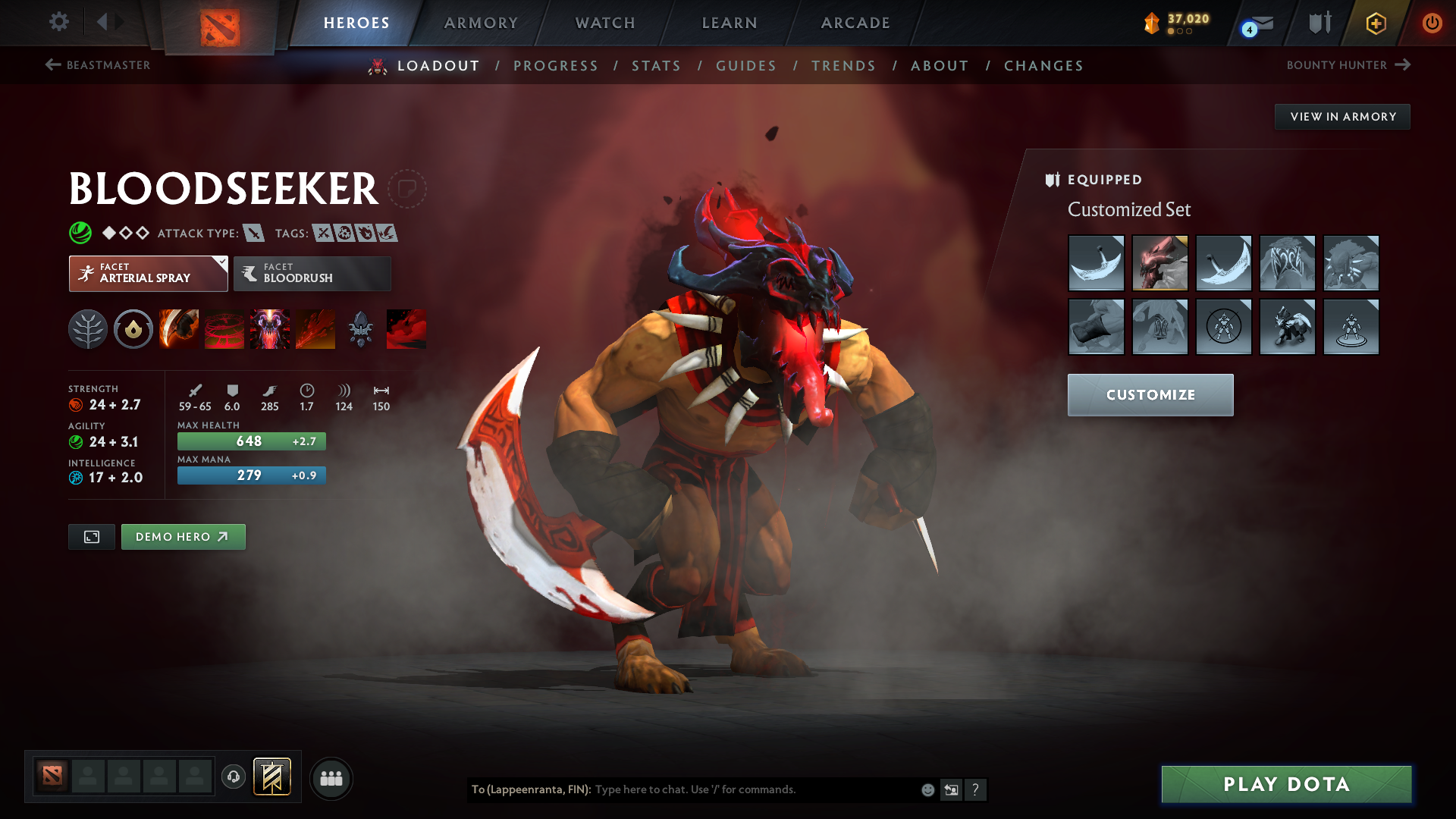This screenshot has width=1456, height=819.
Task: Click the VIEW IN ARMORY button
Action: 1341,116
